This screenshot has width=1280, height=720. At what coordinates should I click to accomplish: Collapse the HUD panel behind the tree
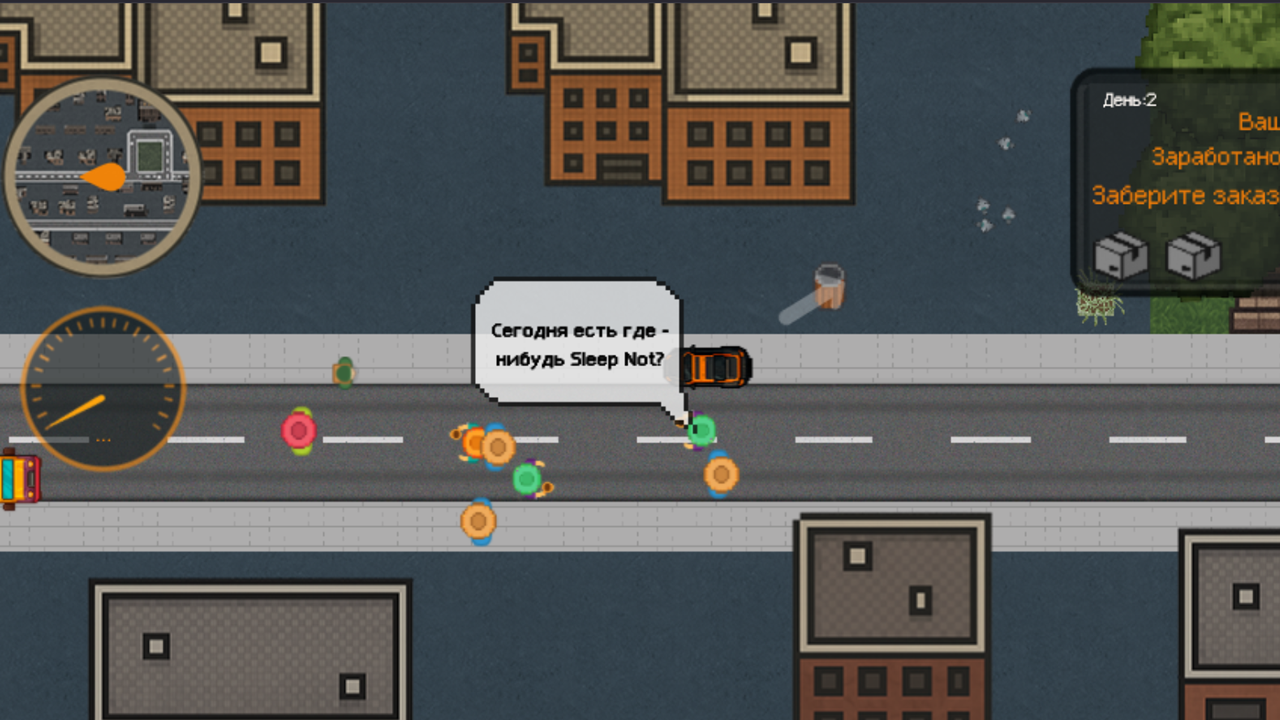[1175, 180]
